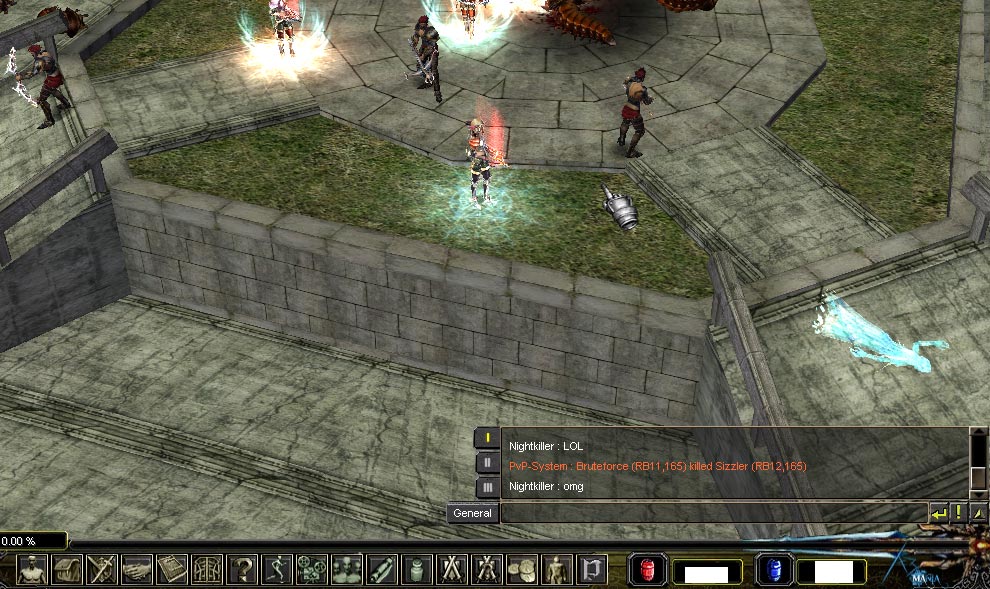Image resolution: width=990 pixels, height=589 pixels.
Task: Click the handshake trade icon
Action: click(x=137, y=570)
